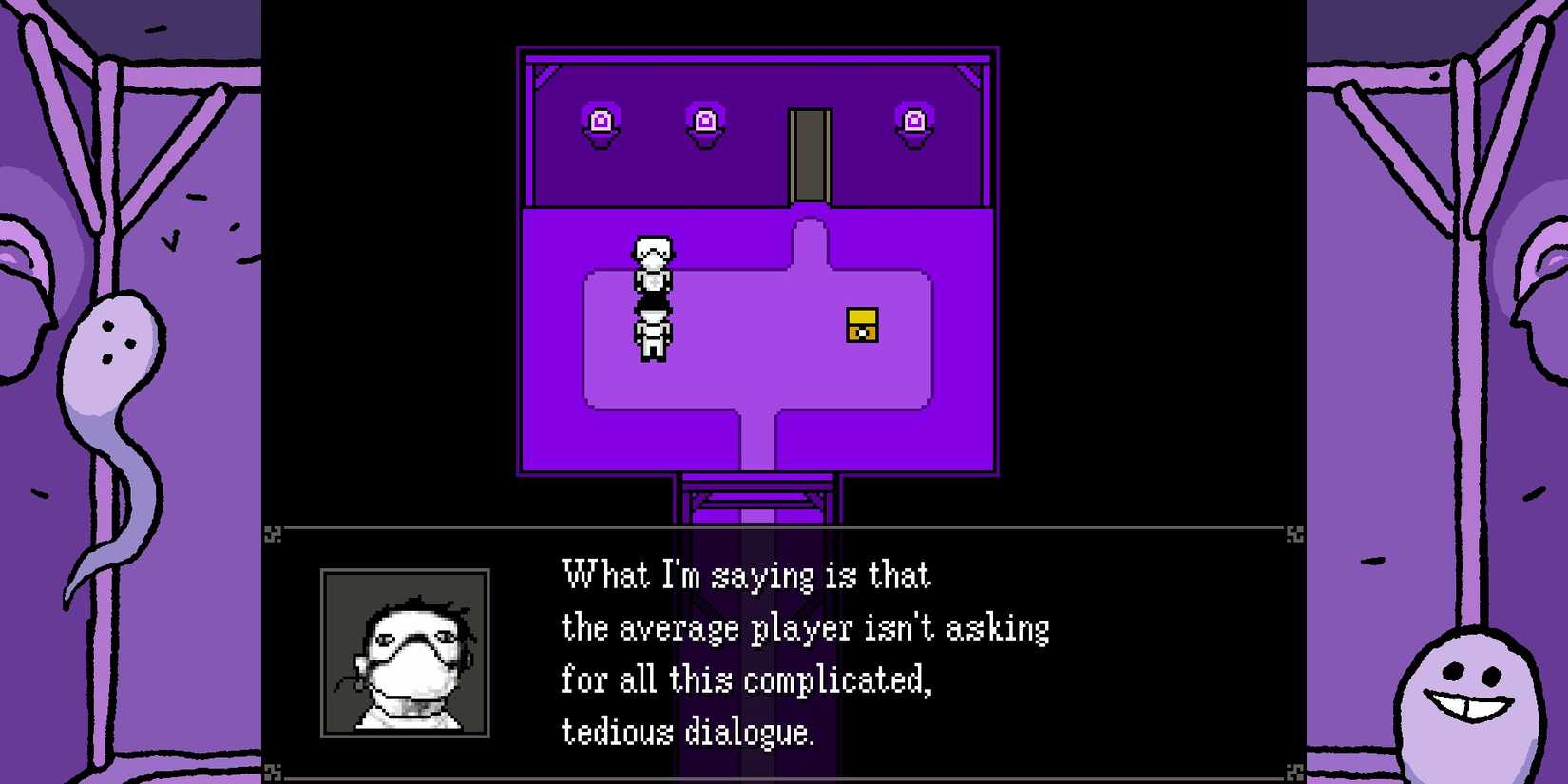1568x784 pixels.
Task: Click the gray door at the top
Action: pos(810,157)
